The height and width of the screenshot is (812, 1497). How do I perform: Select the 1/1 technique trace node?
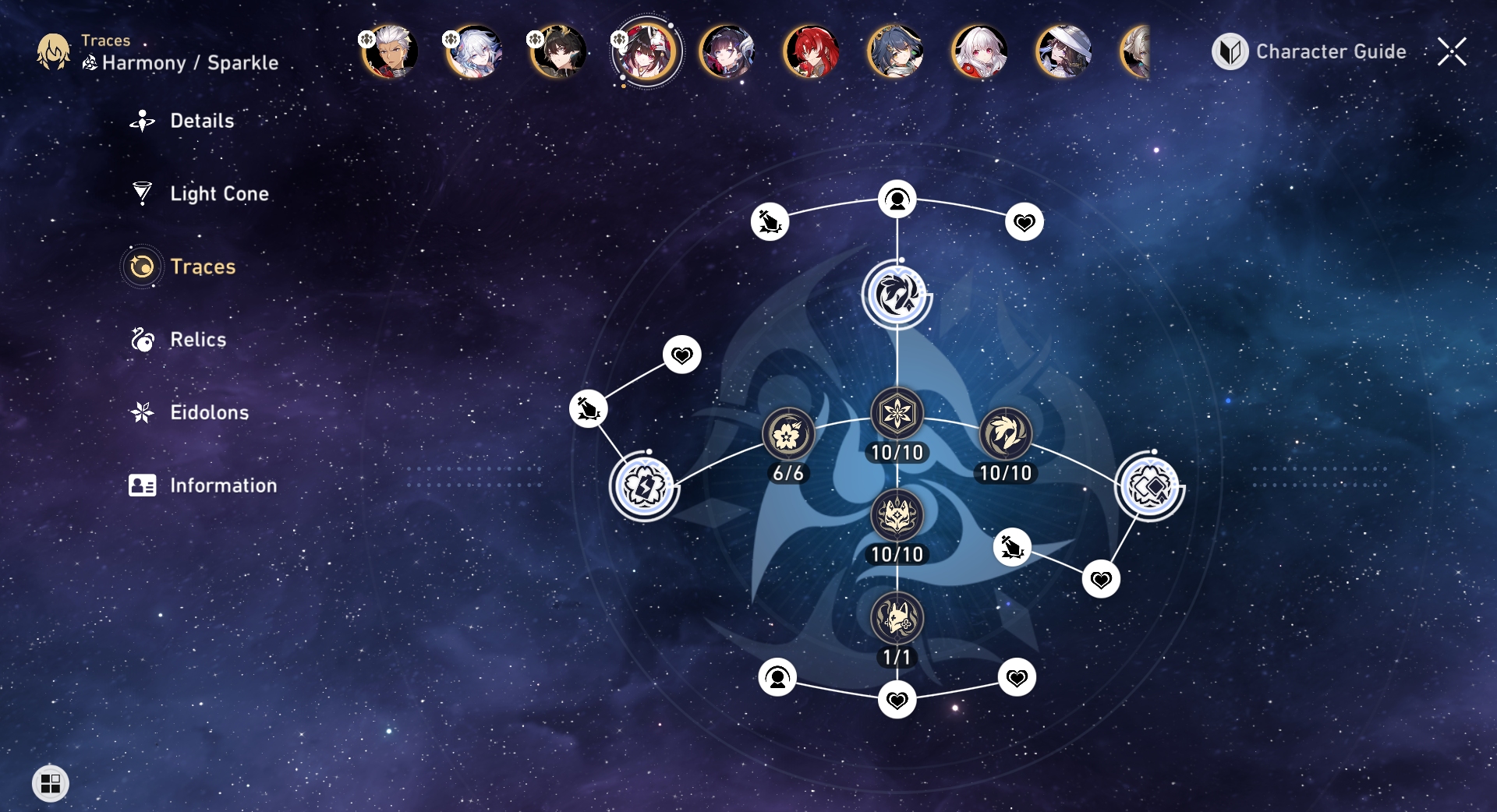(x=897, y=619)
